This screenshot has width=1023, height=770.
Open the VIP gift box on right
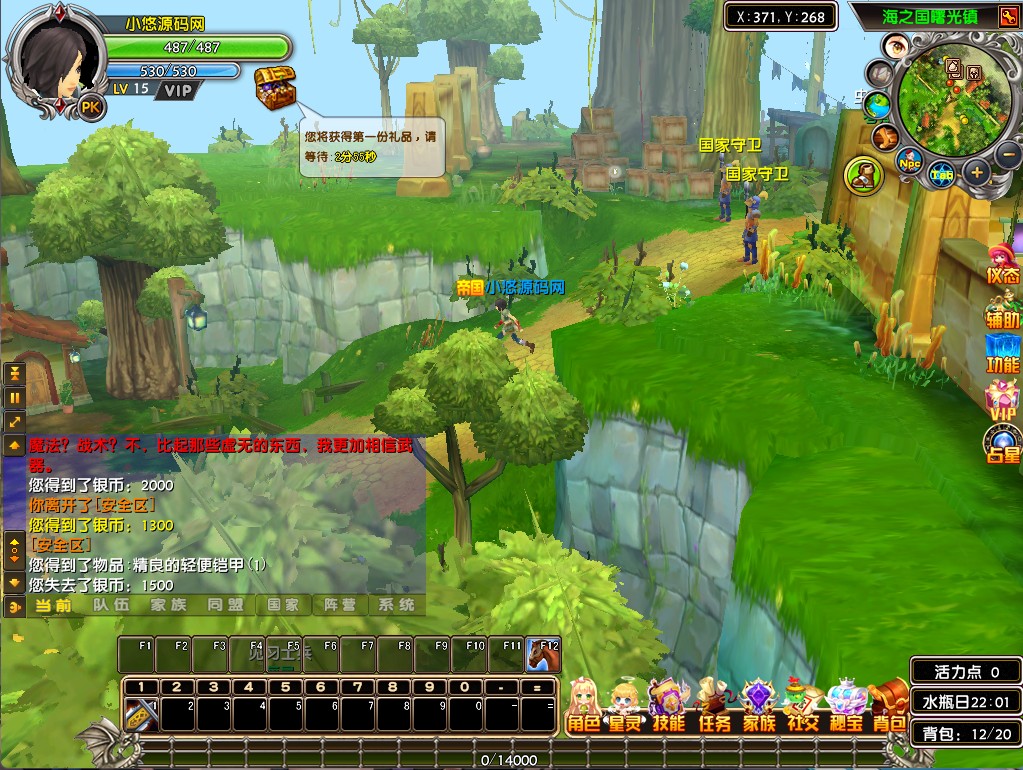pos(1002,400)
